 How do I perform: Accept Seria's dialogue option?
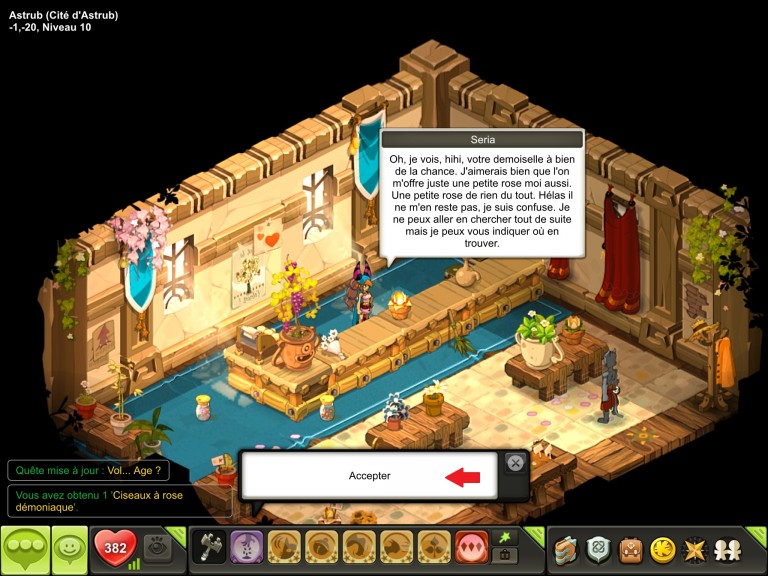369,476
